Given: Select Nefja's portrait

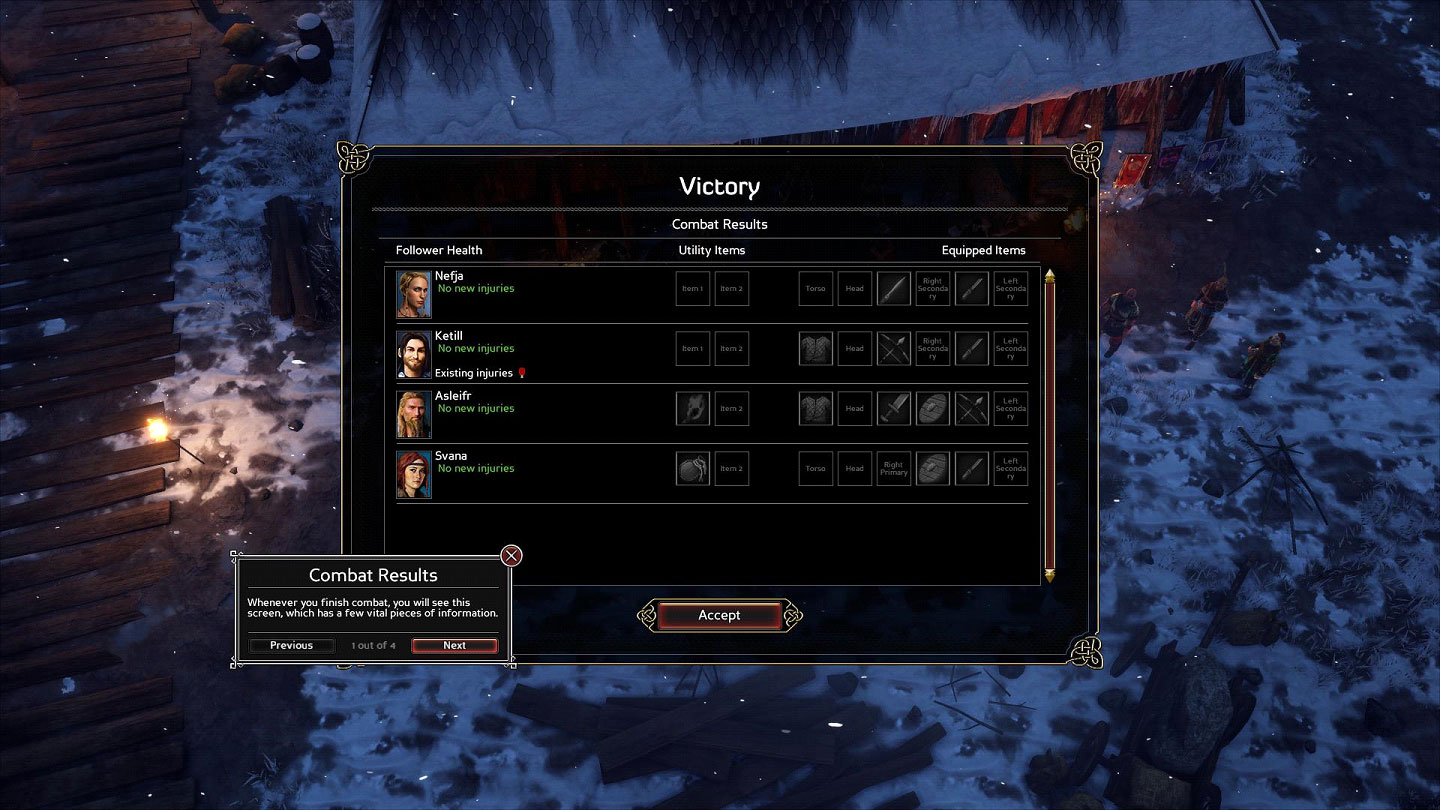Looking at the screenshot, I should tap(414, 293).
